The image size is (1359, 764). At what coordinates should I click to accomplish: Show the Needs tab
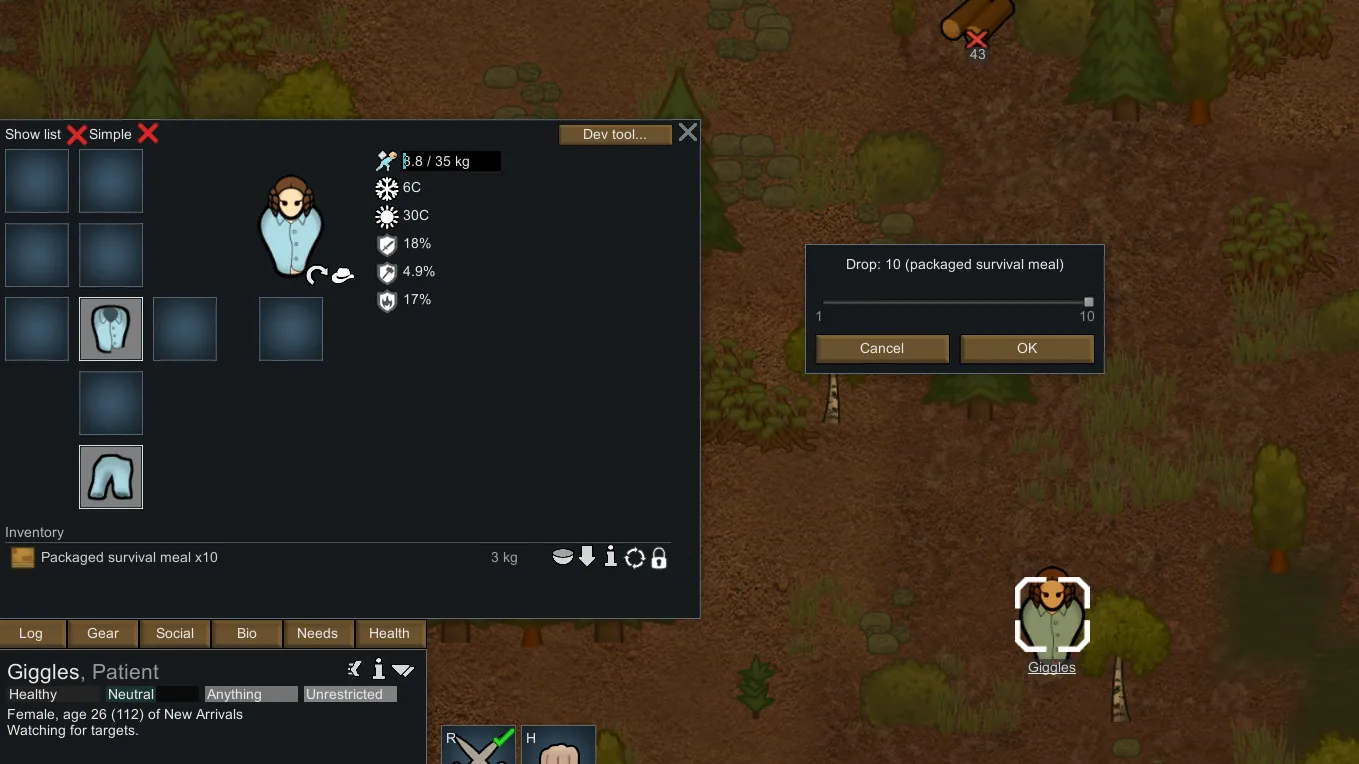(318, 633)
